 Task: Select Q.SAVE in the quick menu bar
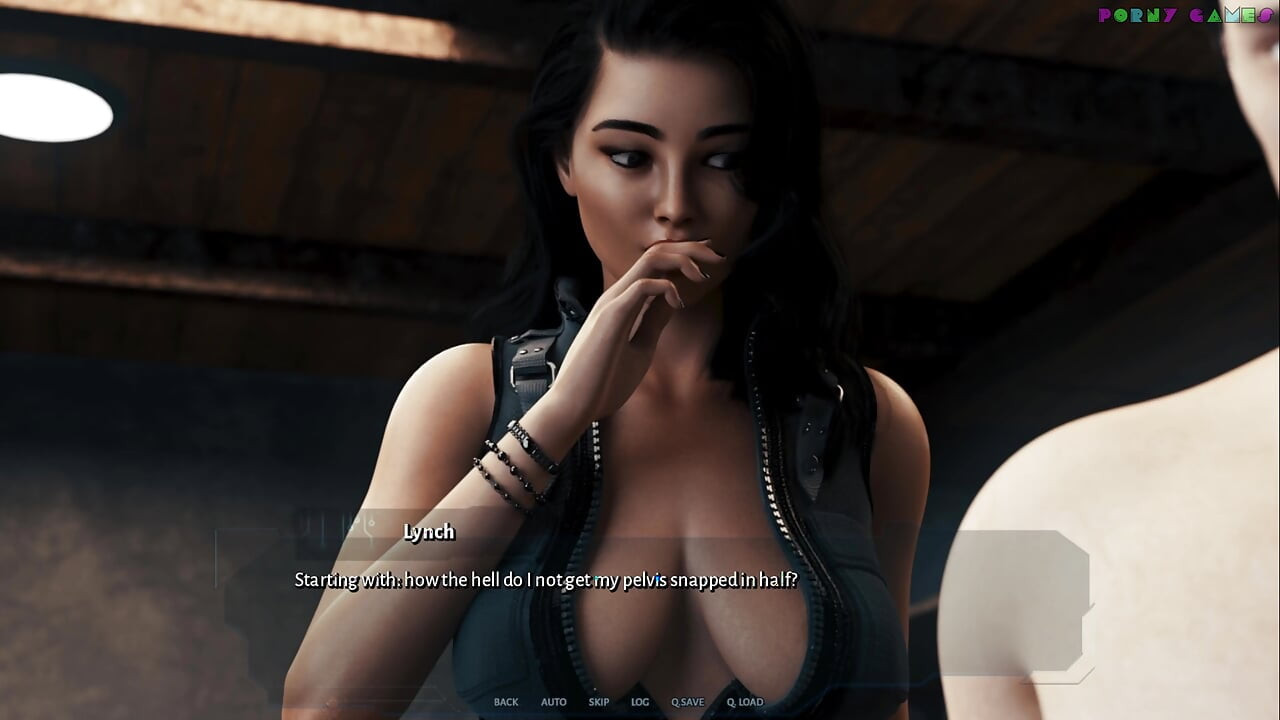[687, 702]
